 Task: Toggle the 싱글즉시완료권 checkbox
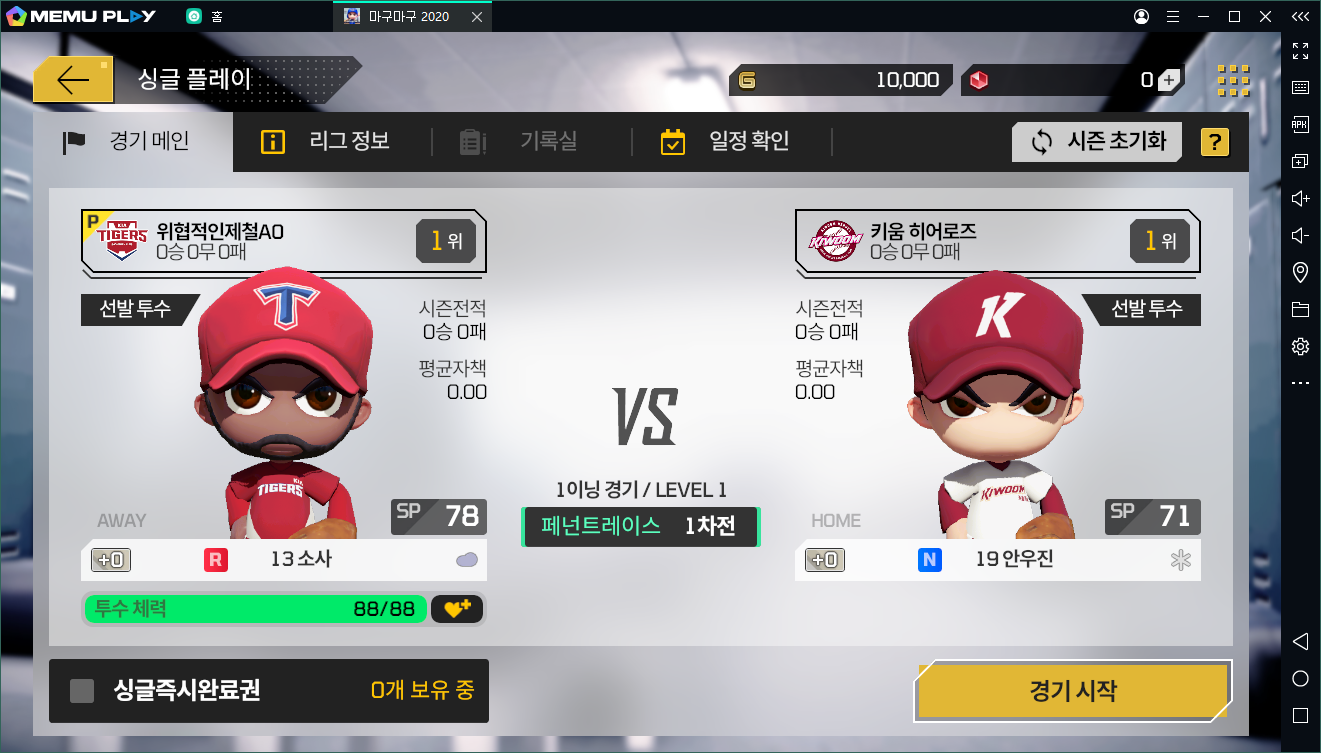tap(82, 691)
